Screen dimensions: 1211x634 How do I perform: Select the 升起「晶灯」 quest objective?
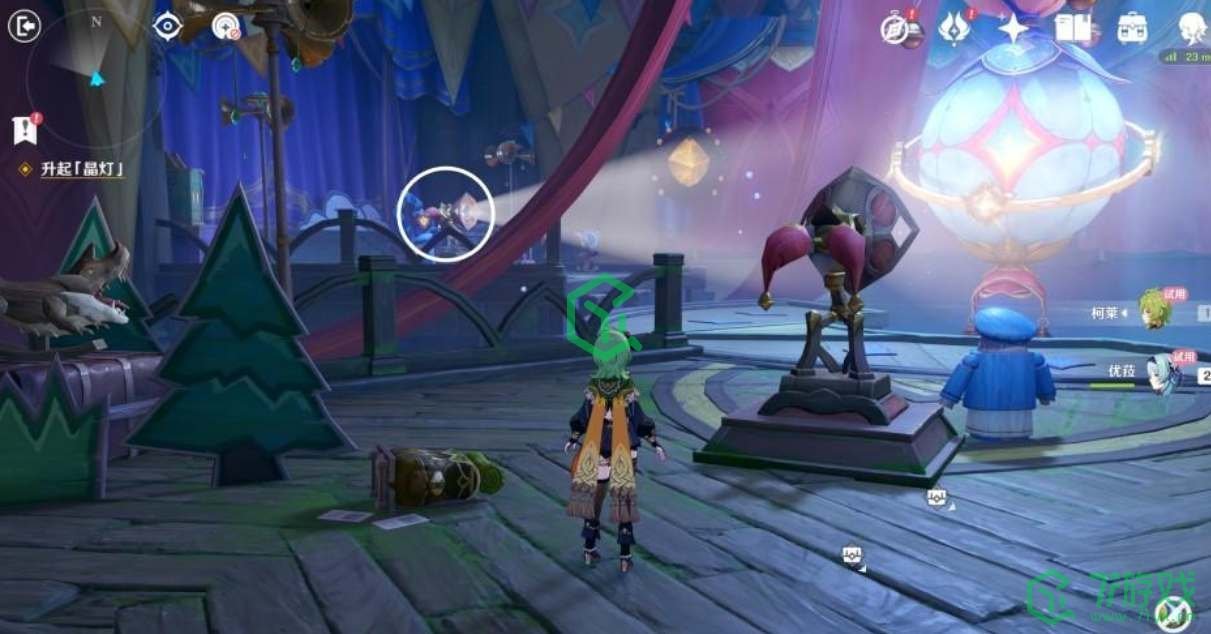click(82, 169)
